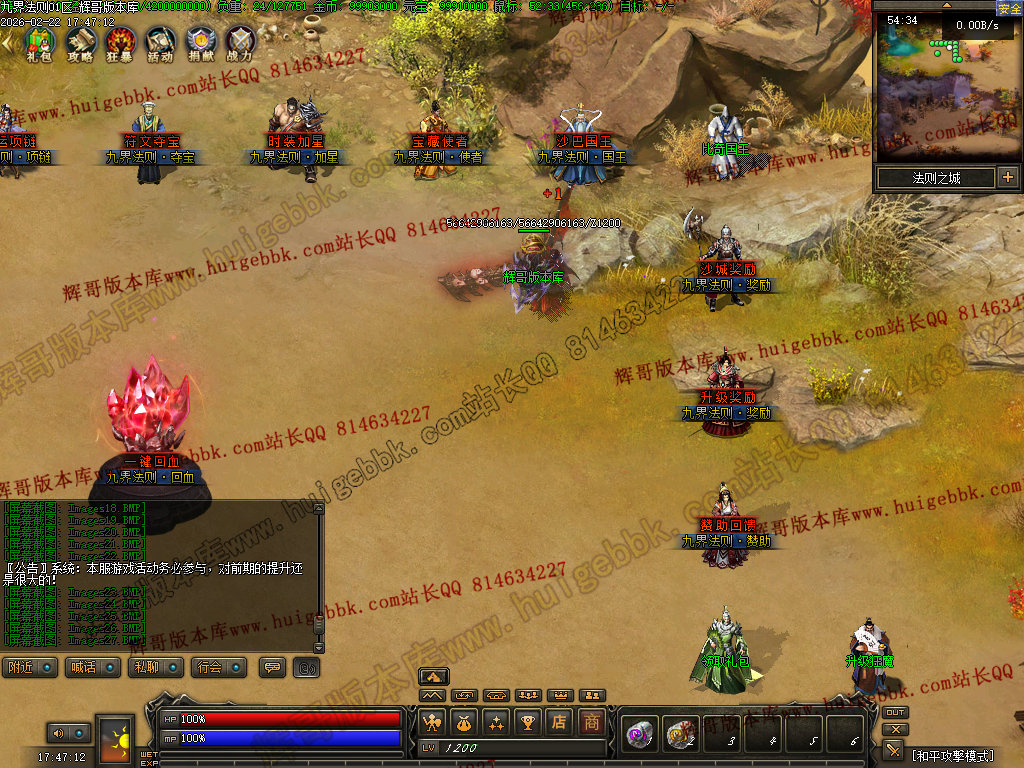Collapse the top icon row with the left arrow
This screenshot has width=1024, height=768.
(8, 41)
